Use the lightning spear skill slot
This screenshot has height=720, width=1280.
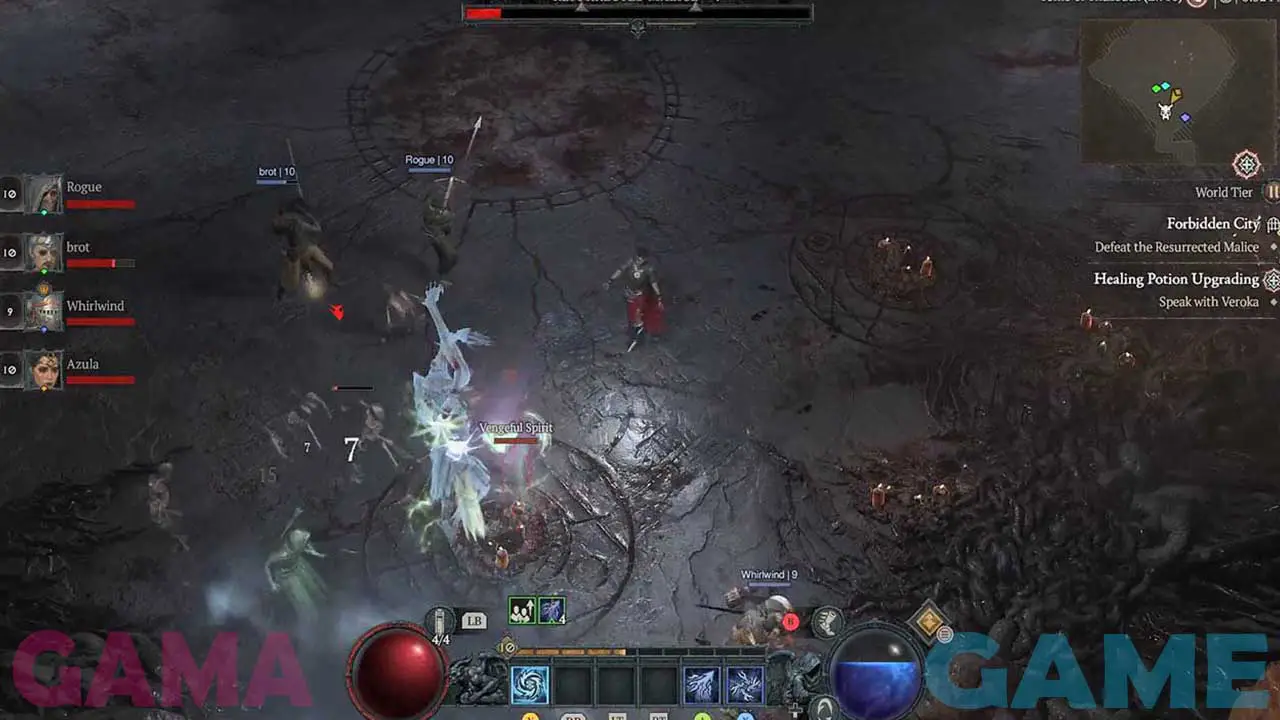[x=701, y=685]
